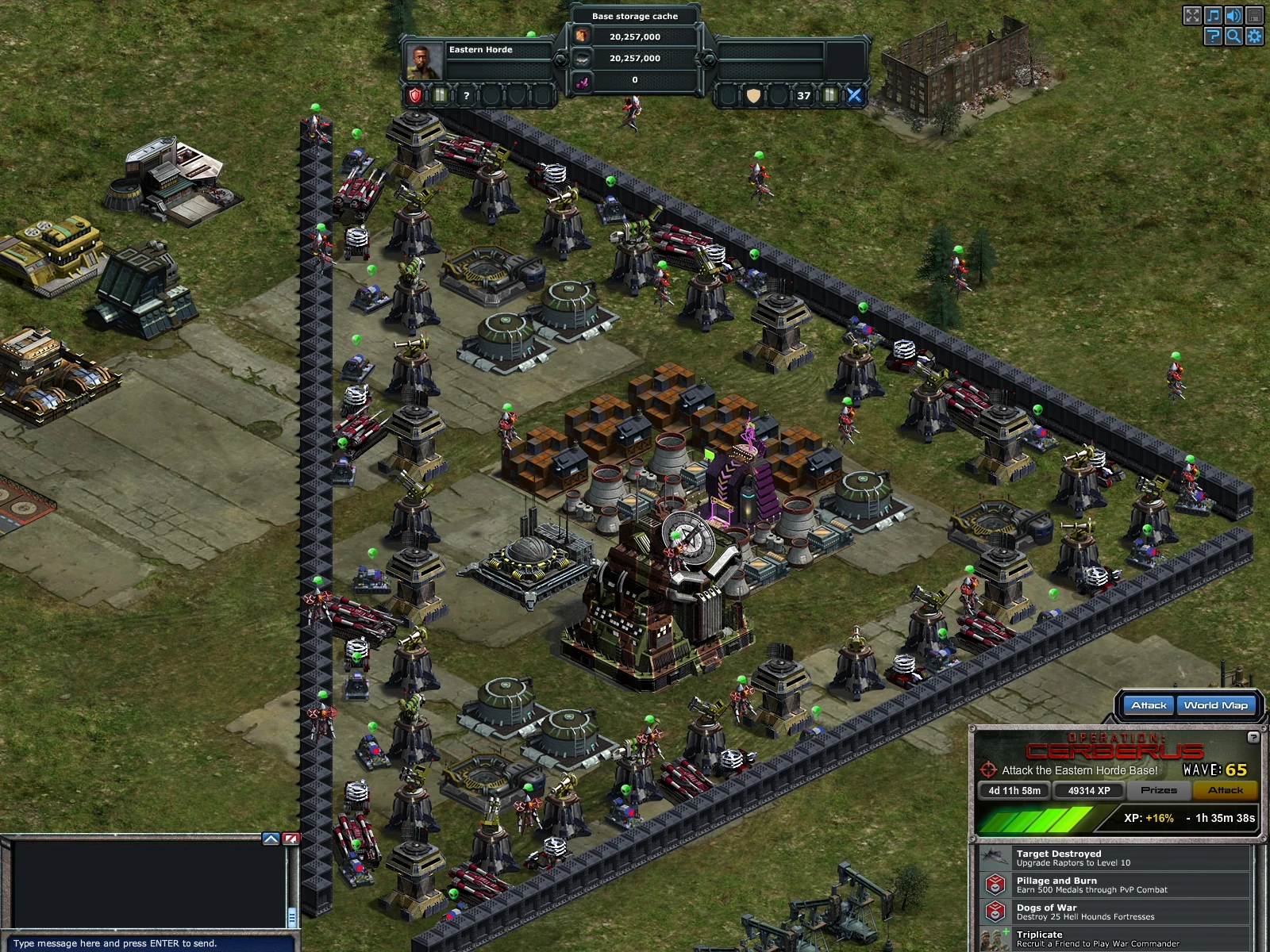Click the fullscreen arrows icon
1270x952 pixels.
(1192, 15)
